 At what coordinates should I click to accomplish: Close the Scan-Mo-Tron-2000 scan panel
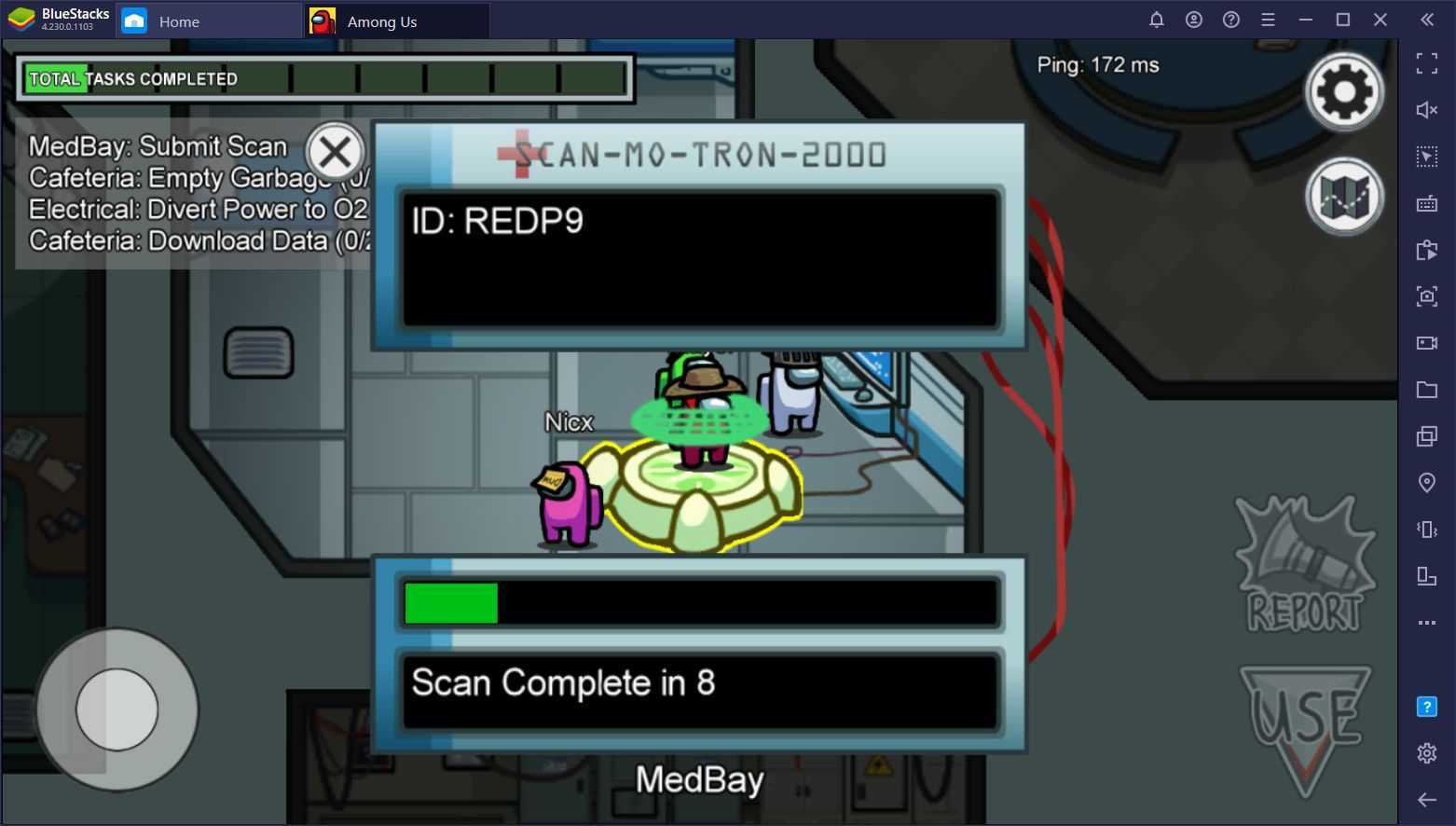tap(335, 152)
